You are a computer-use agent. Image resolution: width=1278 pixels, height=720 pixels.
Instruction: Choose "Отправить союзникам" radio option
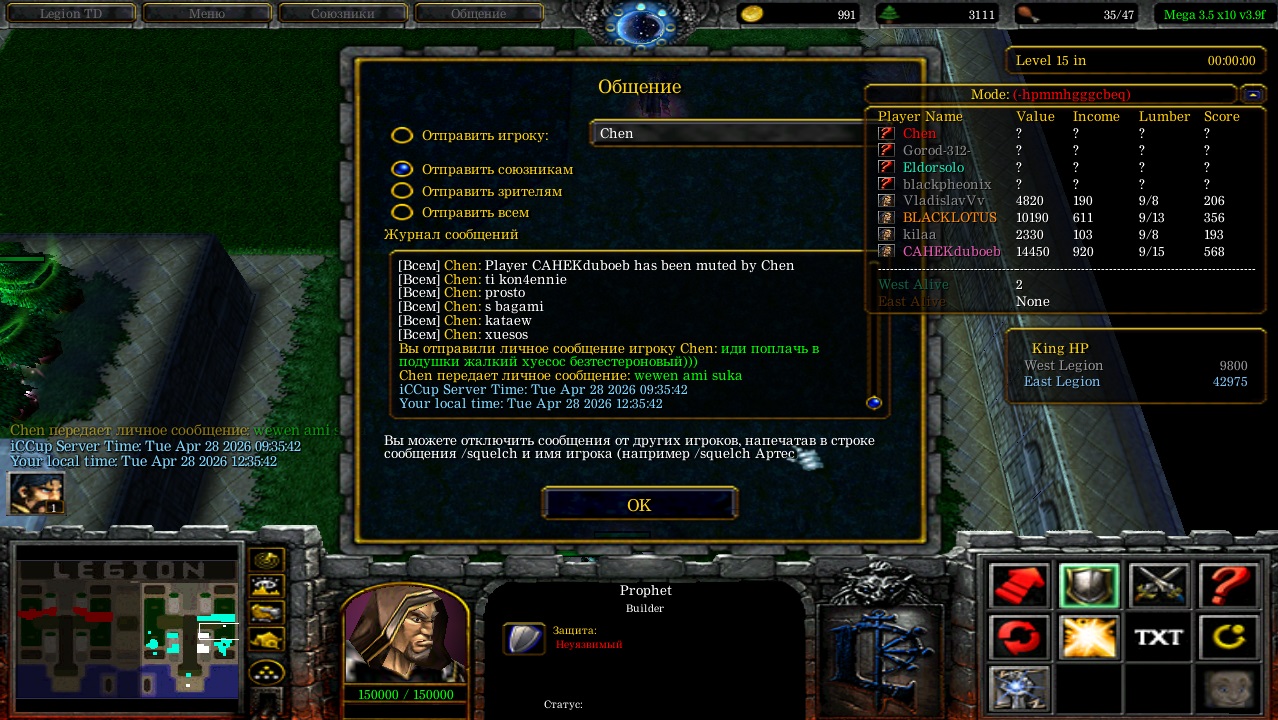click(402, 169)
